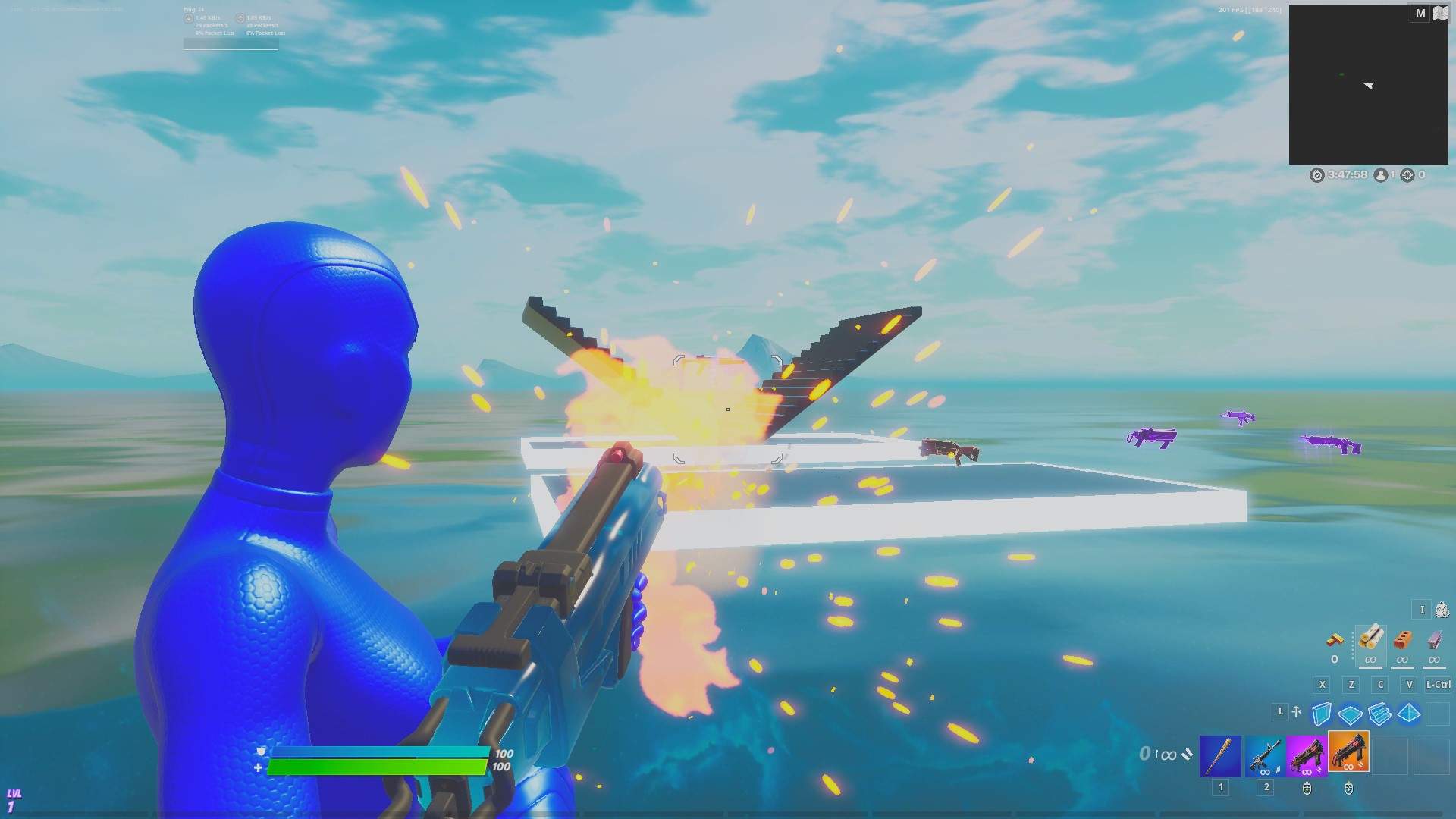The width and height of the screenshot is (1456, 819).
Task: Select the metal material icon
Action: click(x=1435, y=639)
